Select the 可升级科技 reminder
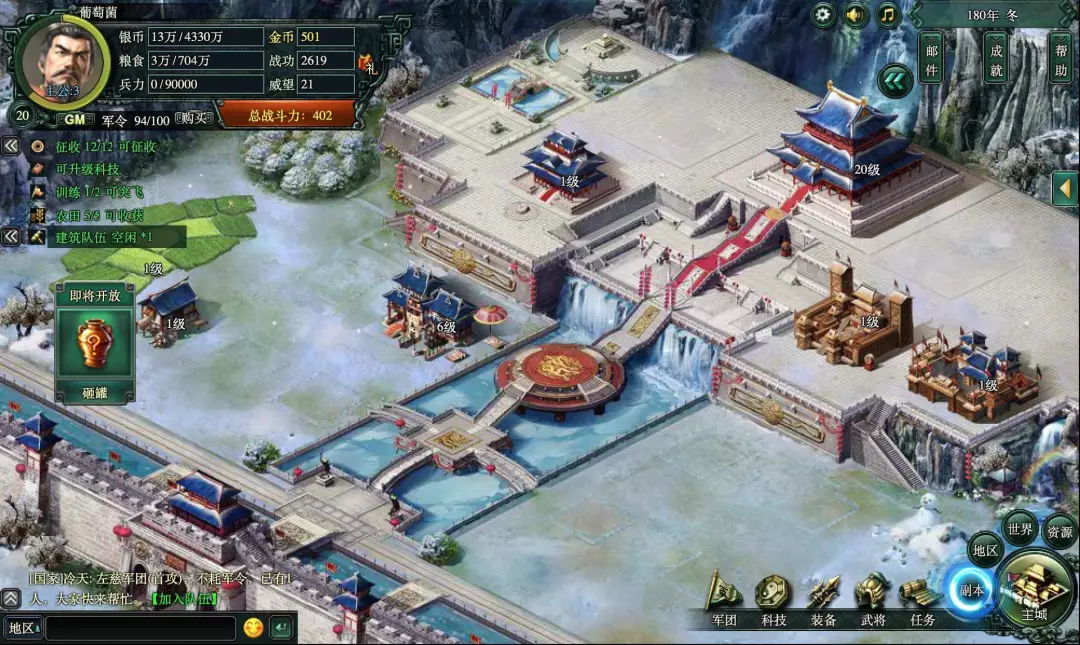 [88, 169]
